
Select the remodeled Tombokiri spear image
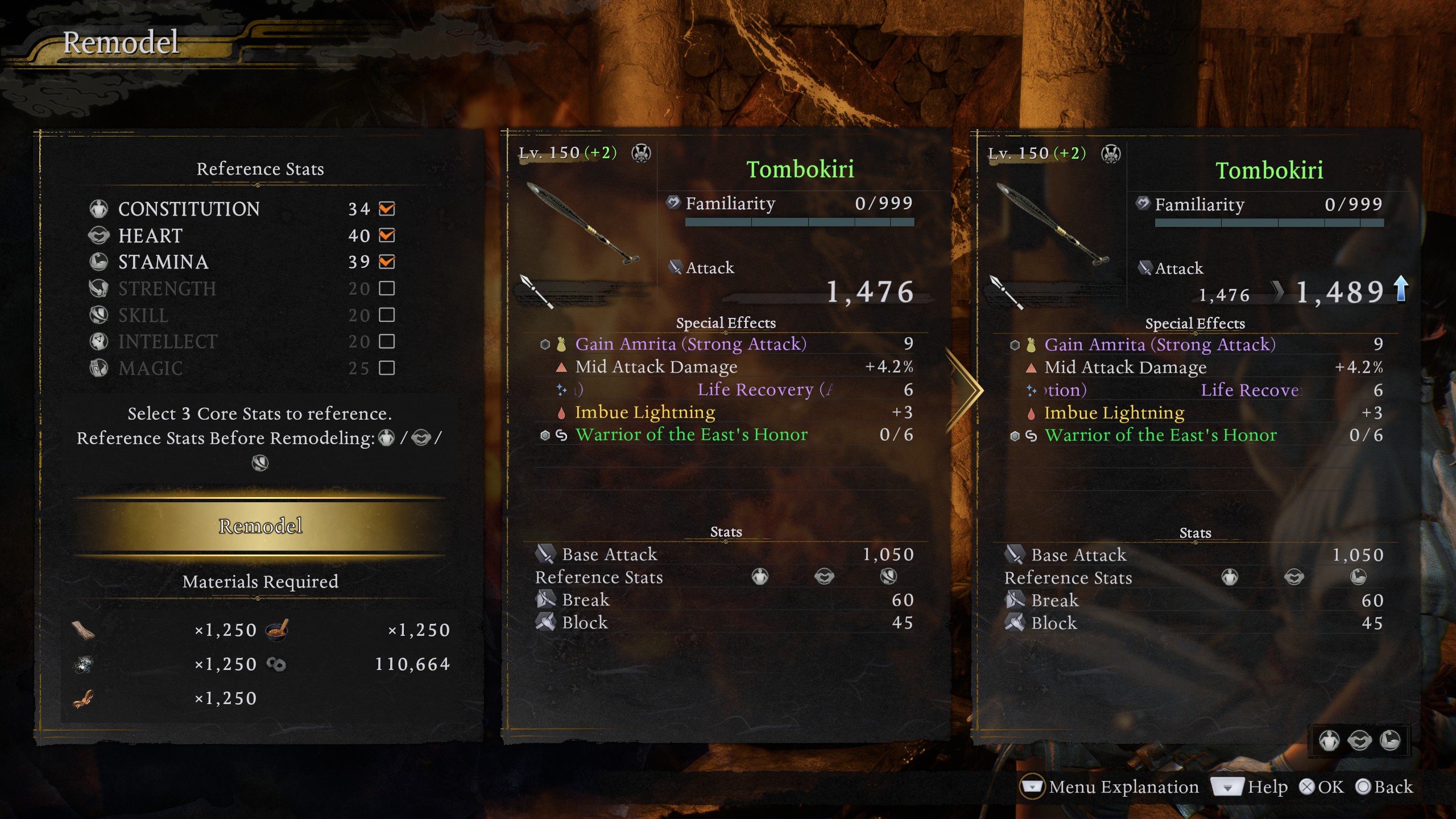1052,224
